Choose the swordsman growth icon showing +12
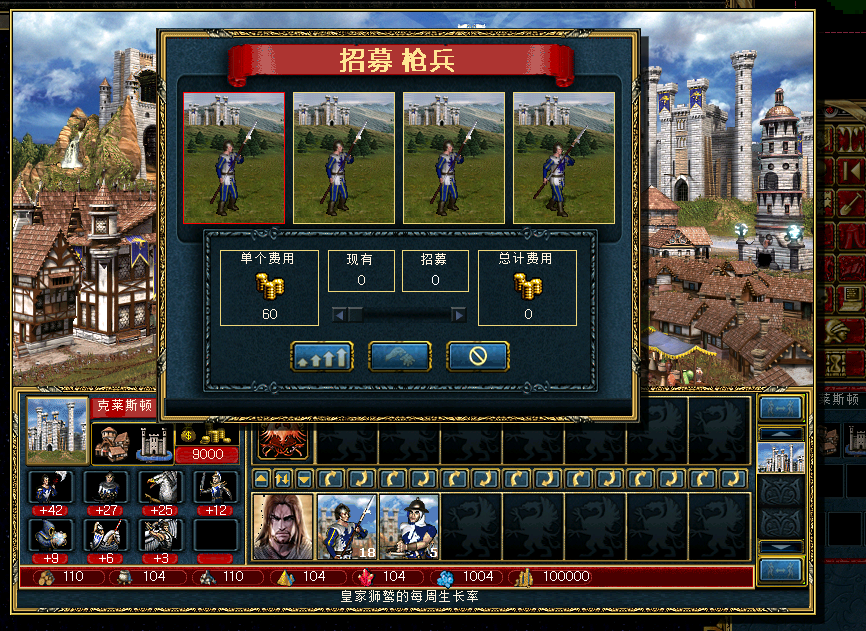 pos(216,488)
